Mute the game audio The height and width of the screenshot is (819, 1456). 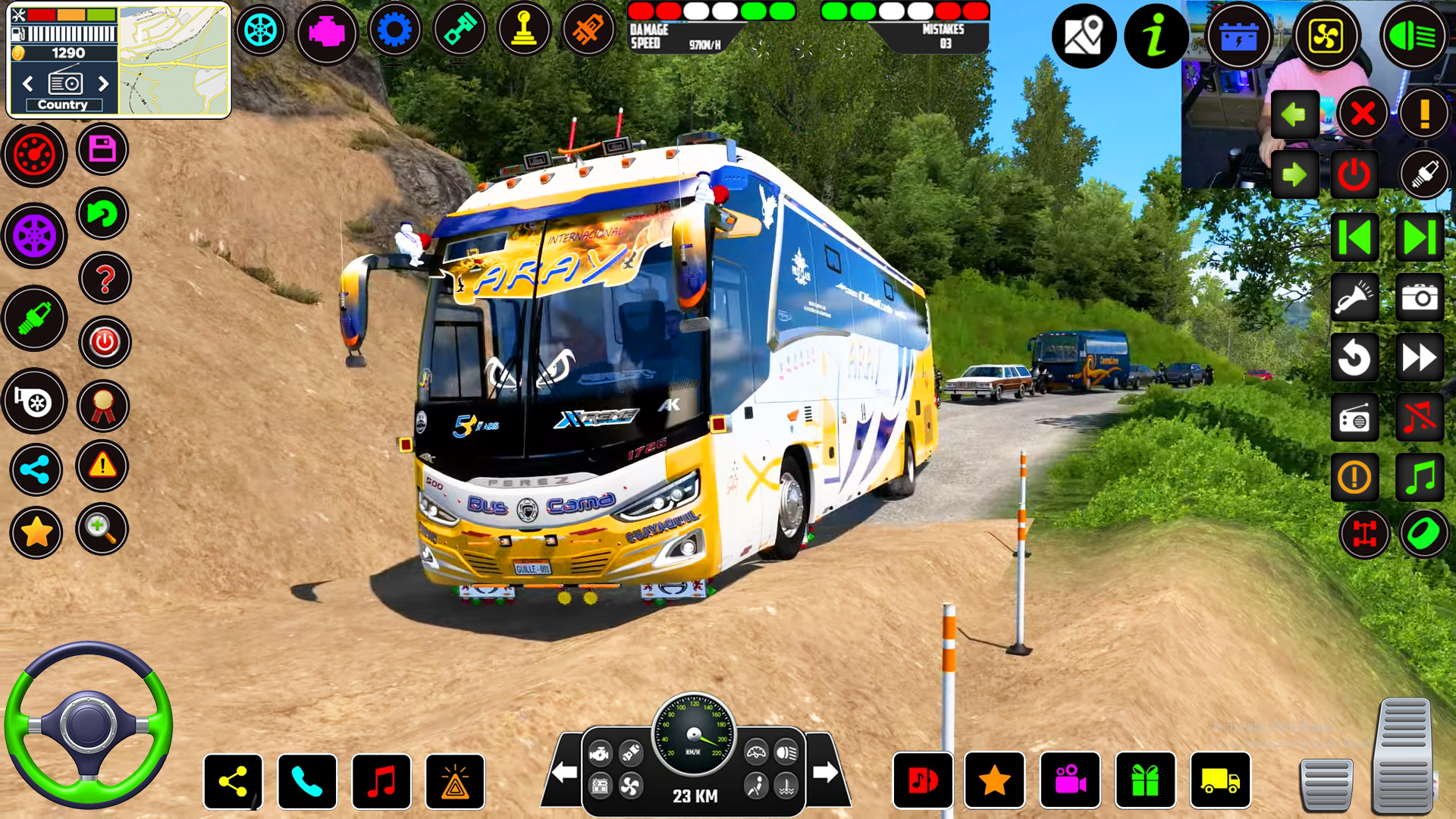pyautogui.click(x=1420, y=417)
